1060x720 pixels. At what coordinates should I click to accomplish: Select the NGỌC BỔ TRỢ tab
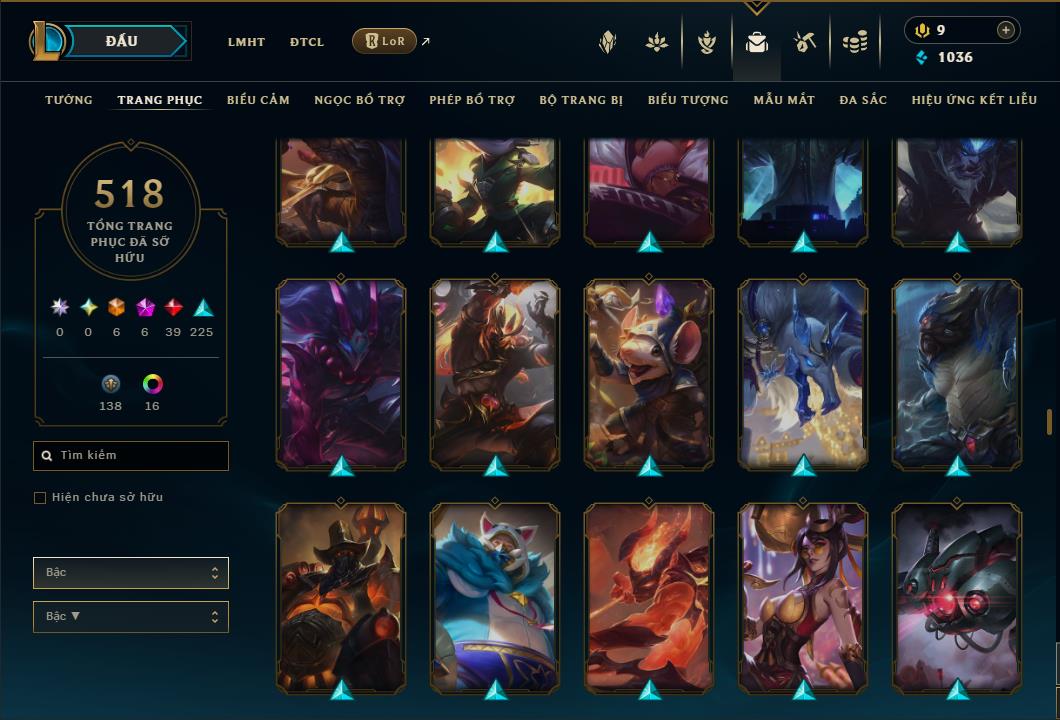click(x=359, y=100)
